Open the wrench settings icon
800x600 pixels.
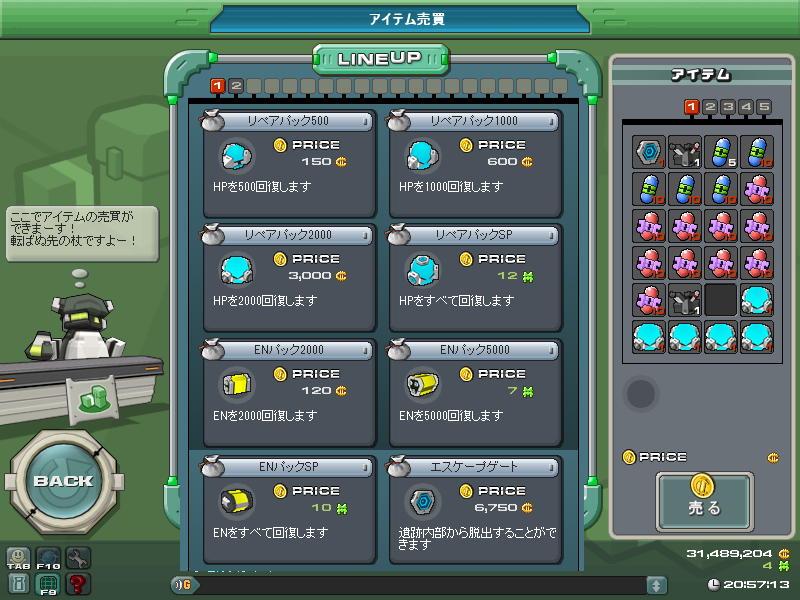coord(77,558)
